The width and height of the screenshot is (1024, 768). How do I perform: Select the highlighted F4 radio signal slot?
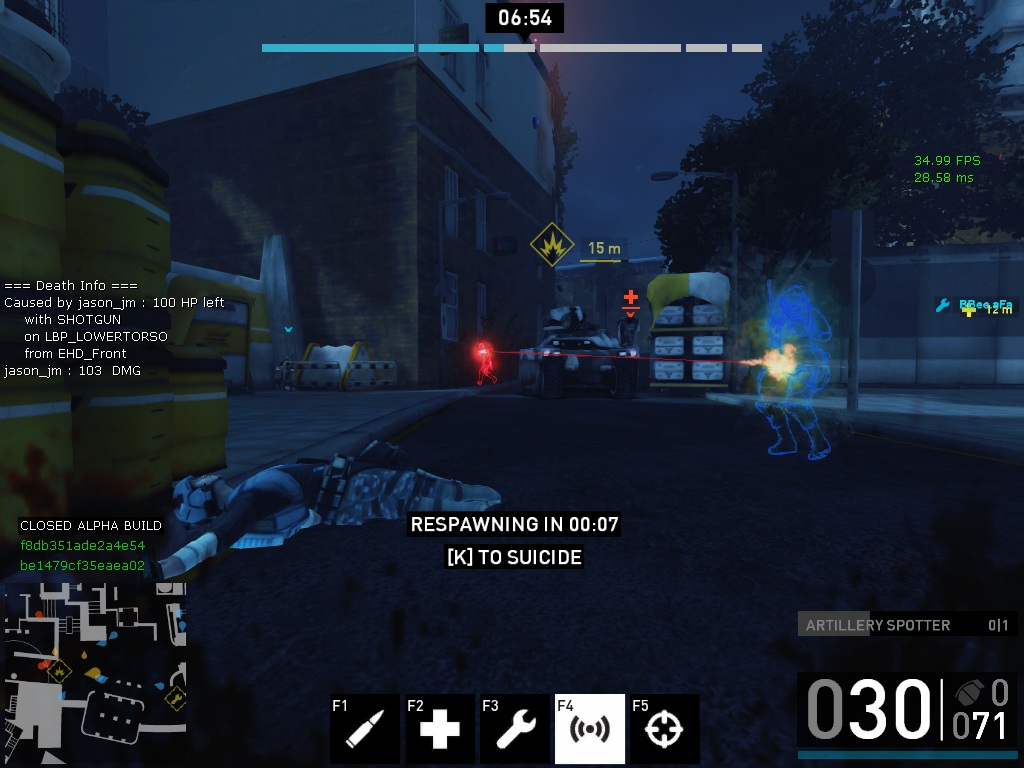pos(590,729)
